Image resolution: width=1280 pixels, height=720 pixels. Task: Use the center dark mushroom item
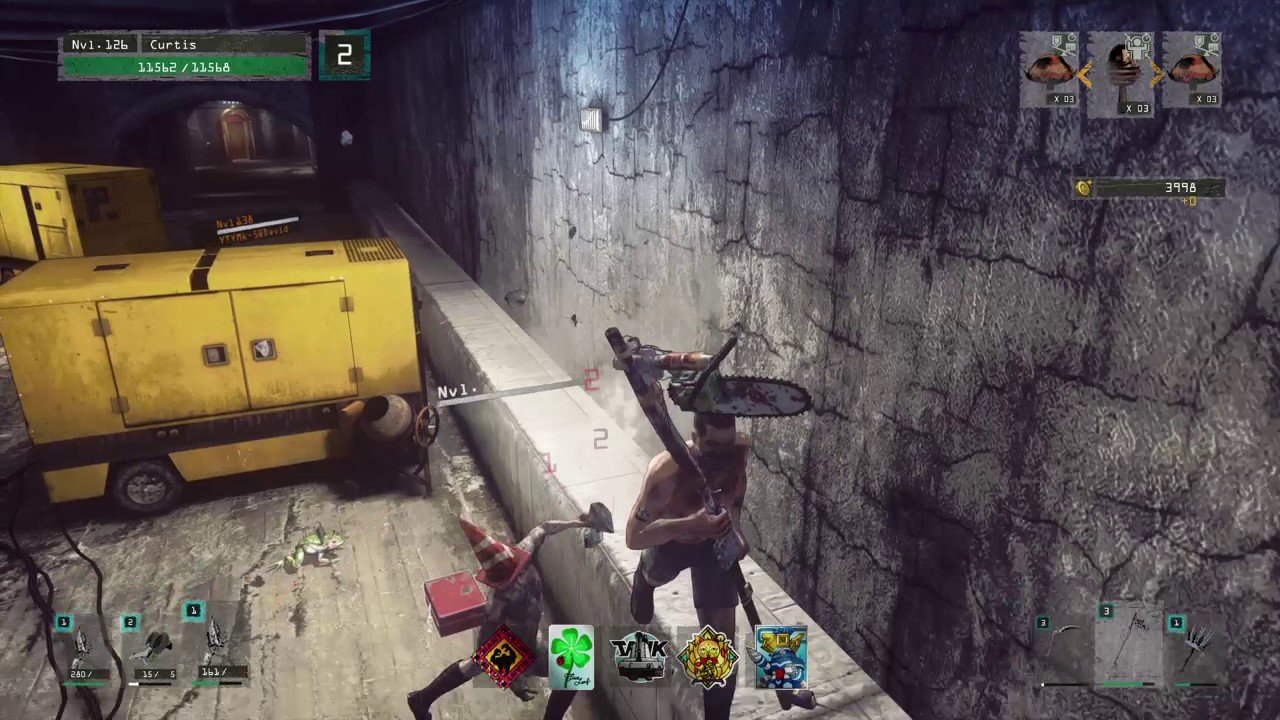pyautogui.click(x=1120, y=68)
